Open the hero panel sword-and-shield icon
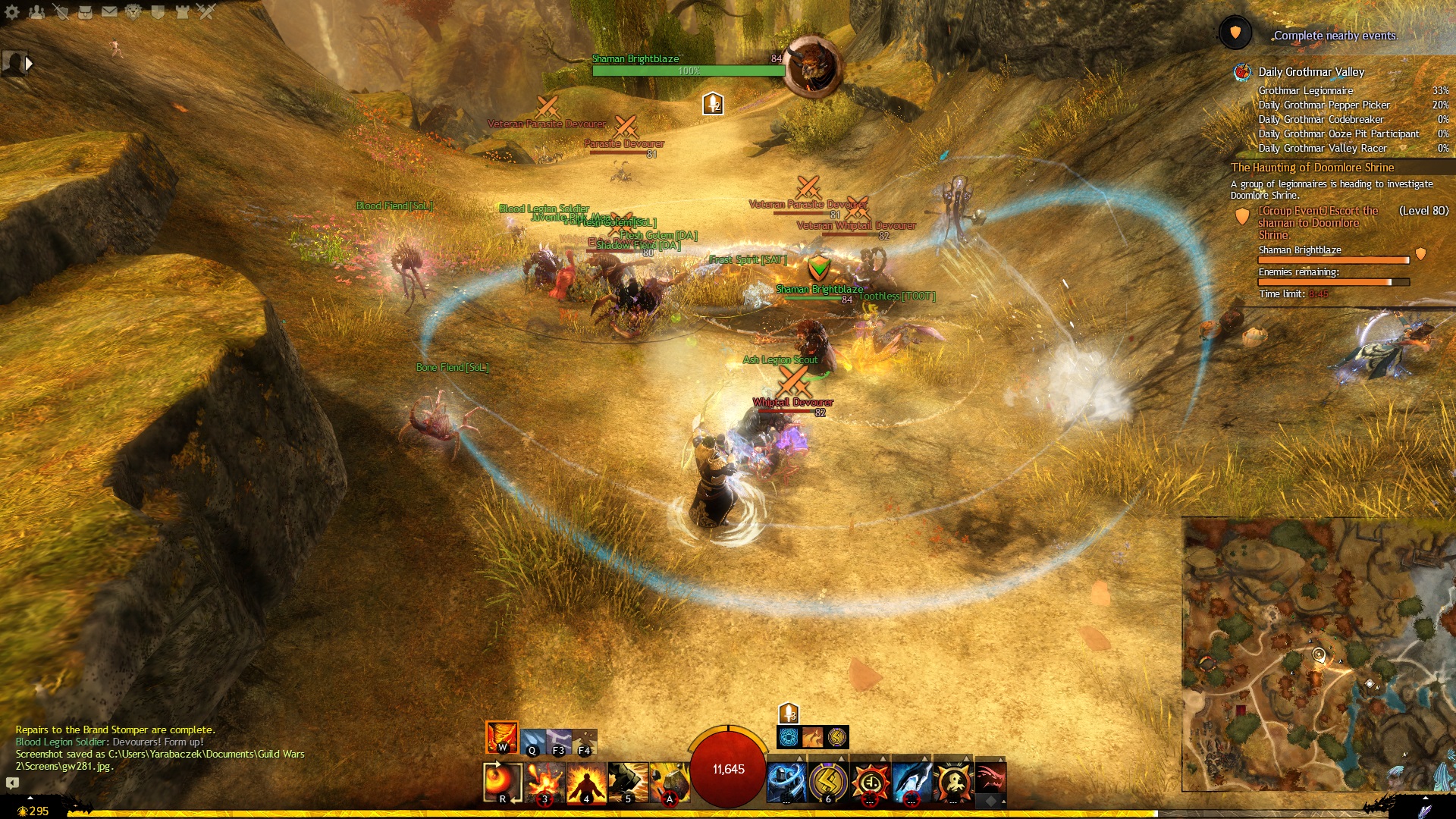Viewport: 1456px width, 819px height. pyautogui.click(x=61, y=11)
